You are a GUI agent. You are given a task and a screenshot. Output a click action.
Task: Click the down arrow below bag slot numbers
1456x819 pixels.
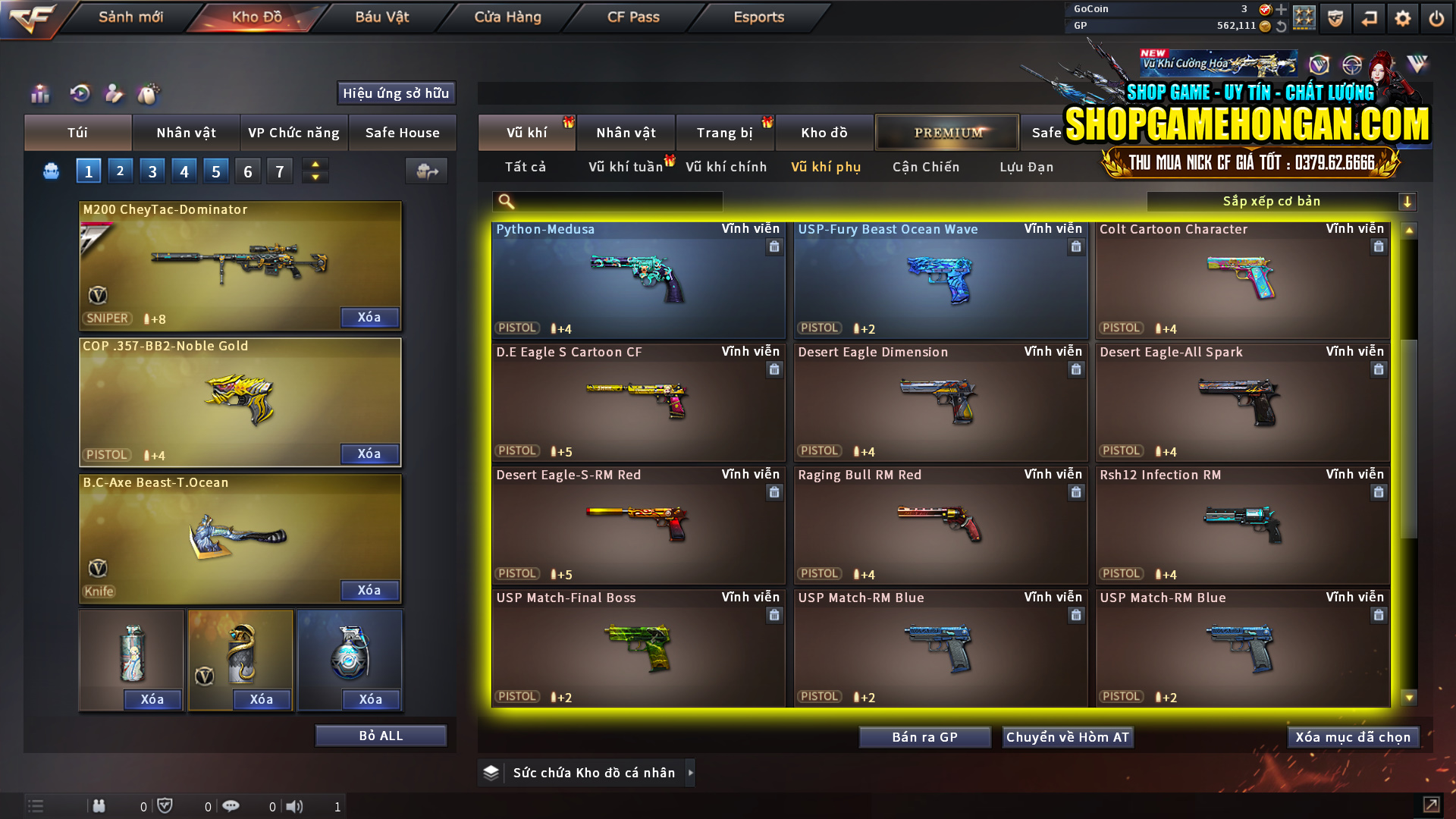coord(315,177)
